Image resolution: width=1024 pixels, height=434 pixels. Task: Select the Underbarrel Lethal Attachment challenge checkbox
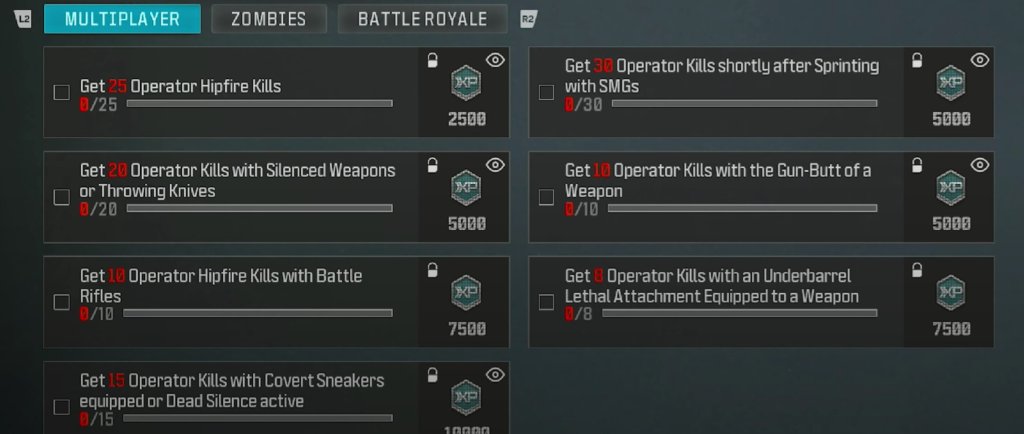[x=546, y=302]
